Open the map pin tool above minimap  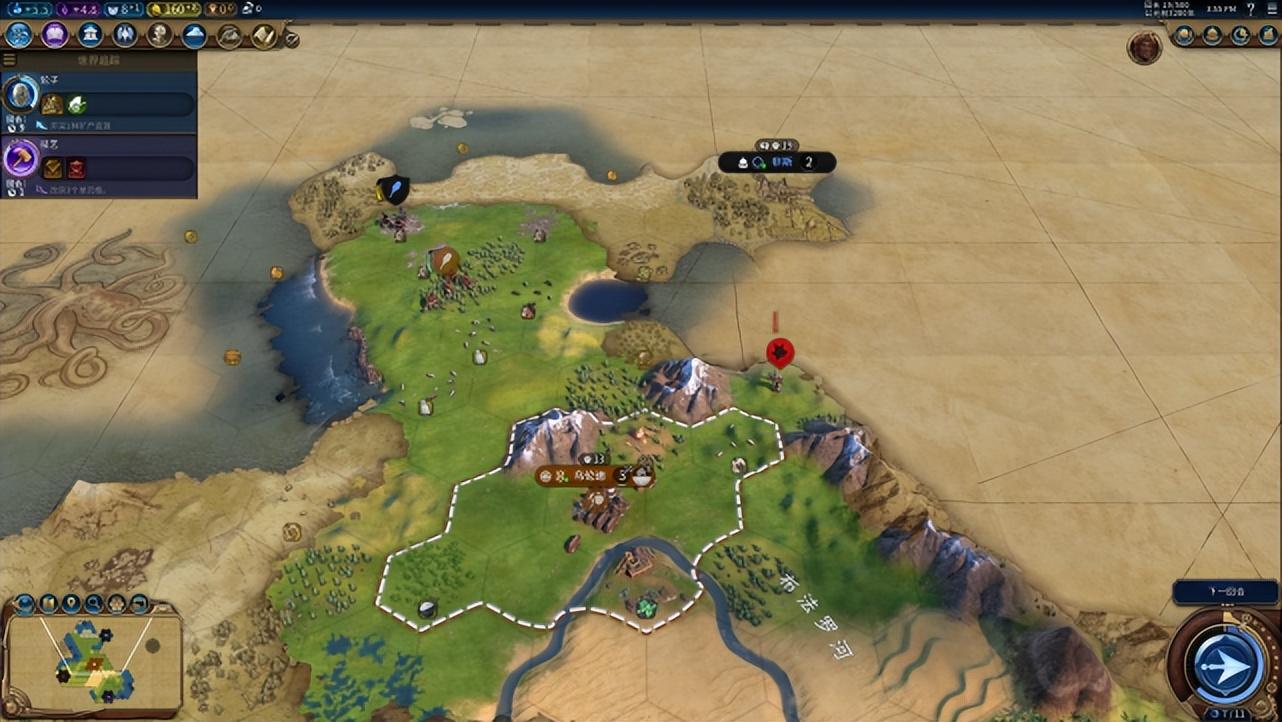pyautogui.click(x=71, y=604)
